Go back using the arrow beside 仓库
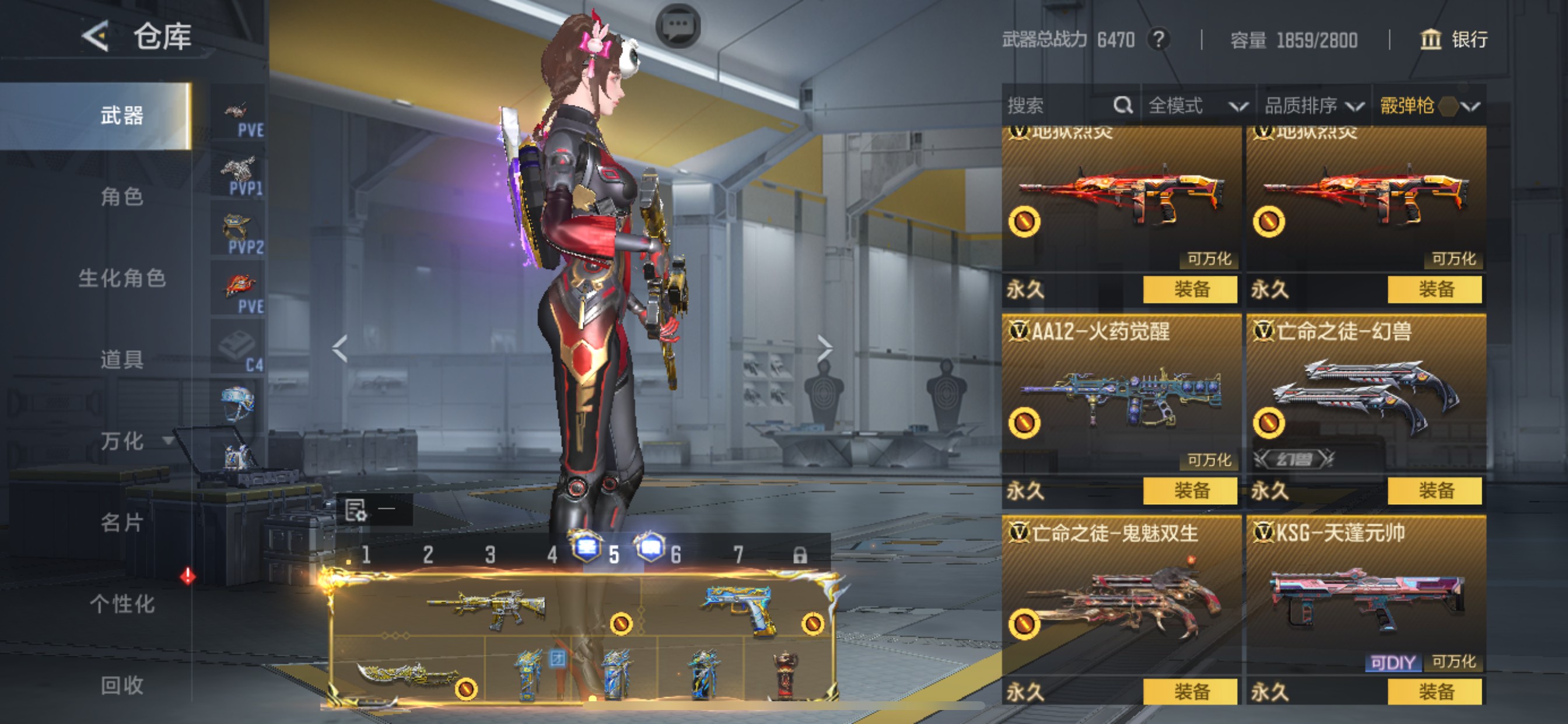This screenshot has height=724, width=1568. pyautogui.click(x=96, y=37)
